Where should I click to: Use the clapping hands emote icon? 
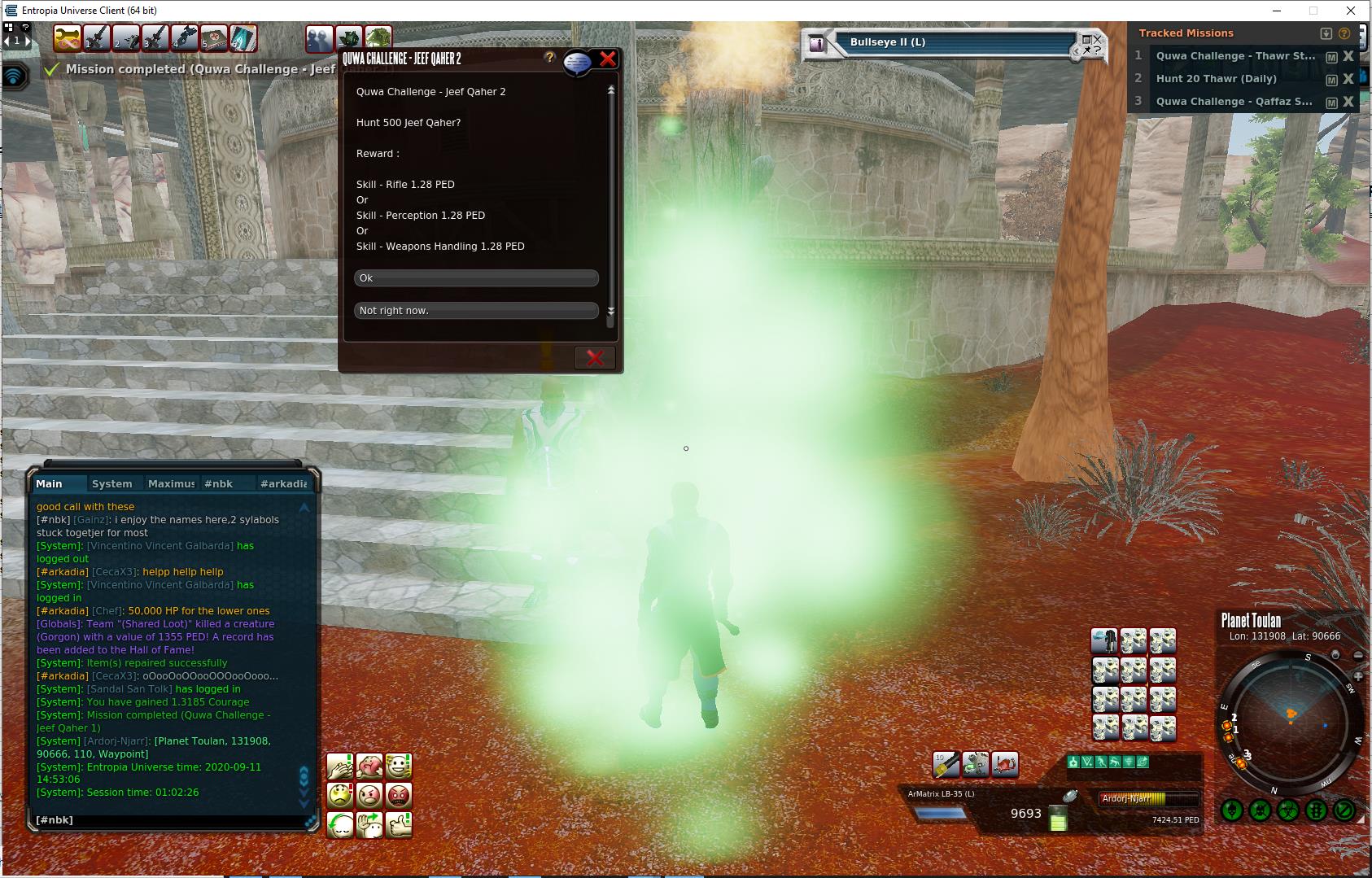coord(340,766)
